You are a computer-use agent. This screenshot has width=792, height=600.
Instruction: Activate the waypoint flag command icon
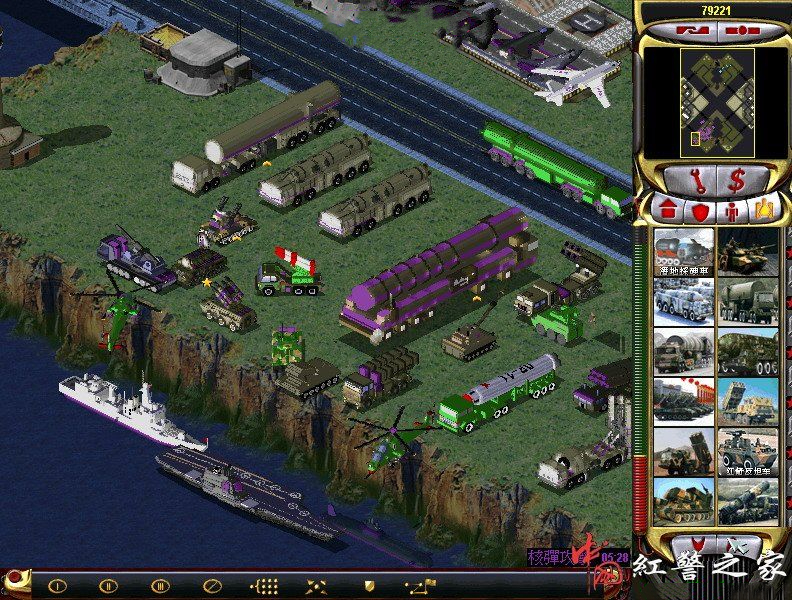coord(420,586)
